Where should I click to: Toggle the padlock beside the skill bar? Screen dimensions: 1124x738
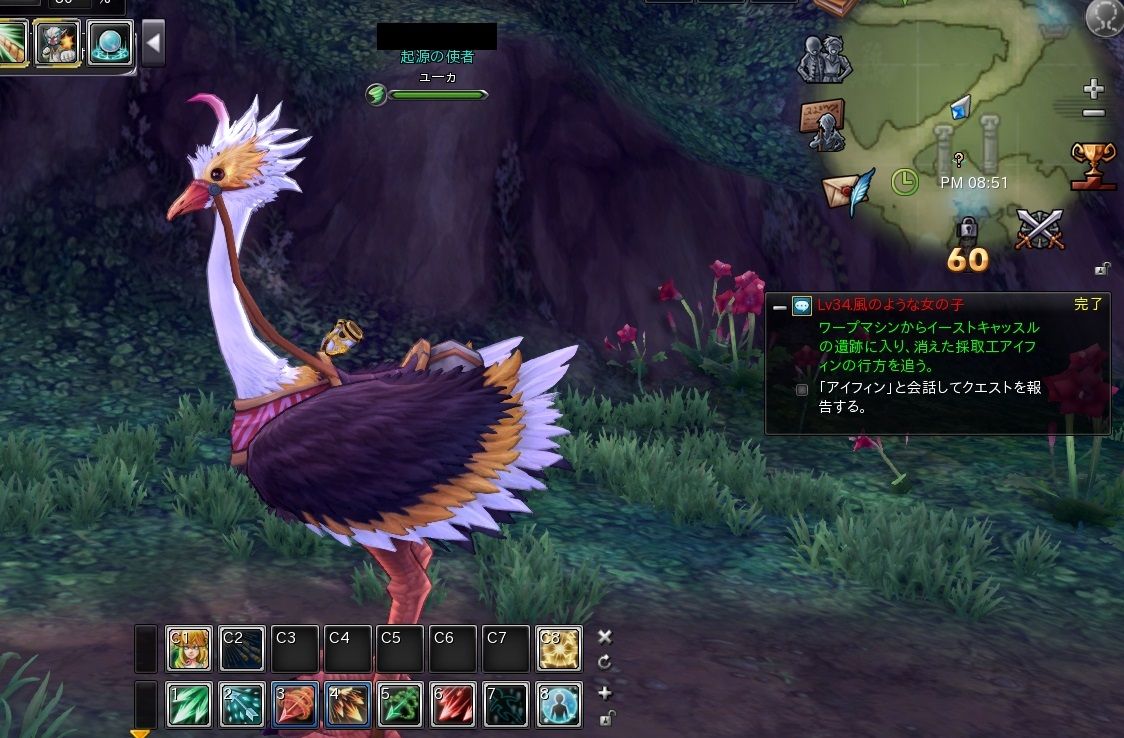(x=605, y=717)
